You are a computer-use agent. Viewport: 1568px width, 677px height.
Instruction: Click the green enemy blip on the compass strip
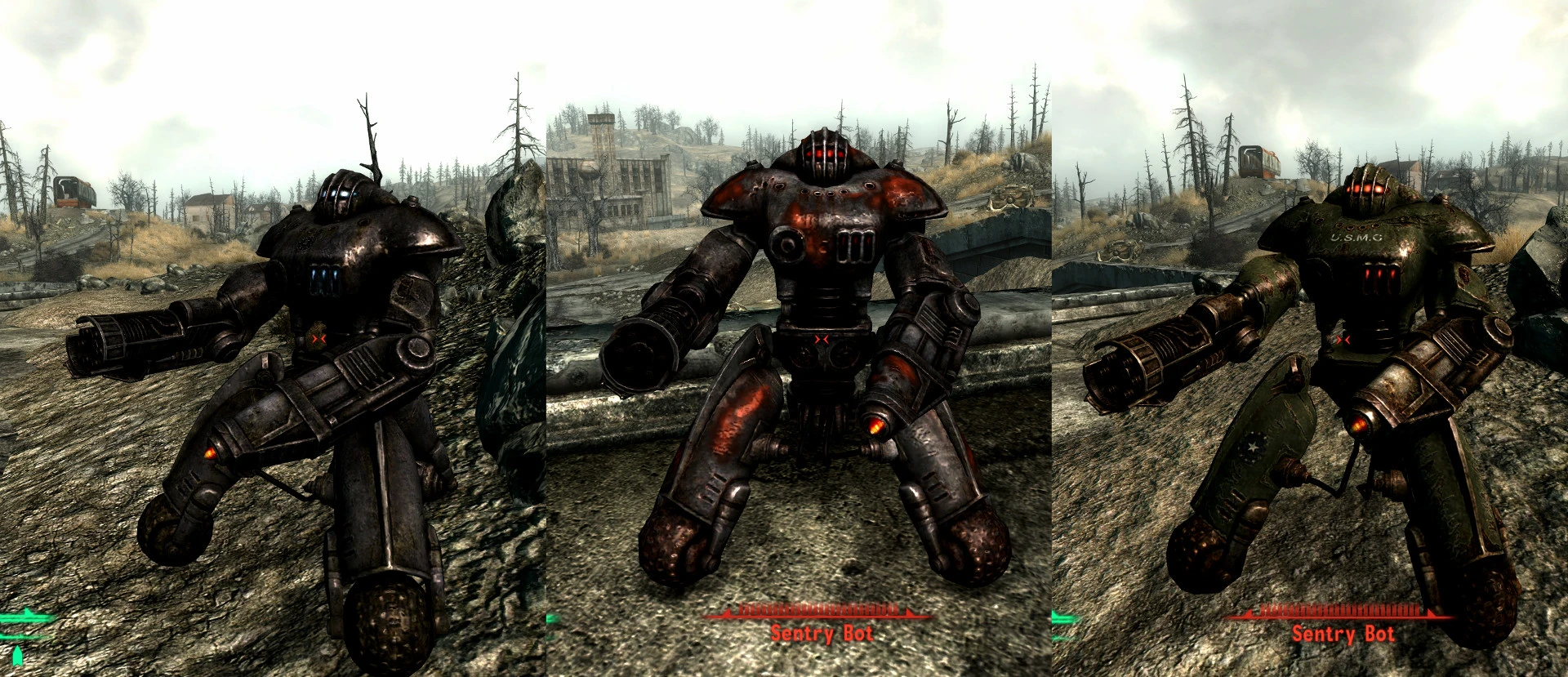pyautogui.click(x=24, y=618)
